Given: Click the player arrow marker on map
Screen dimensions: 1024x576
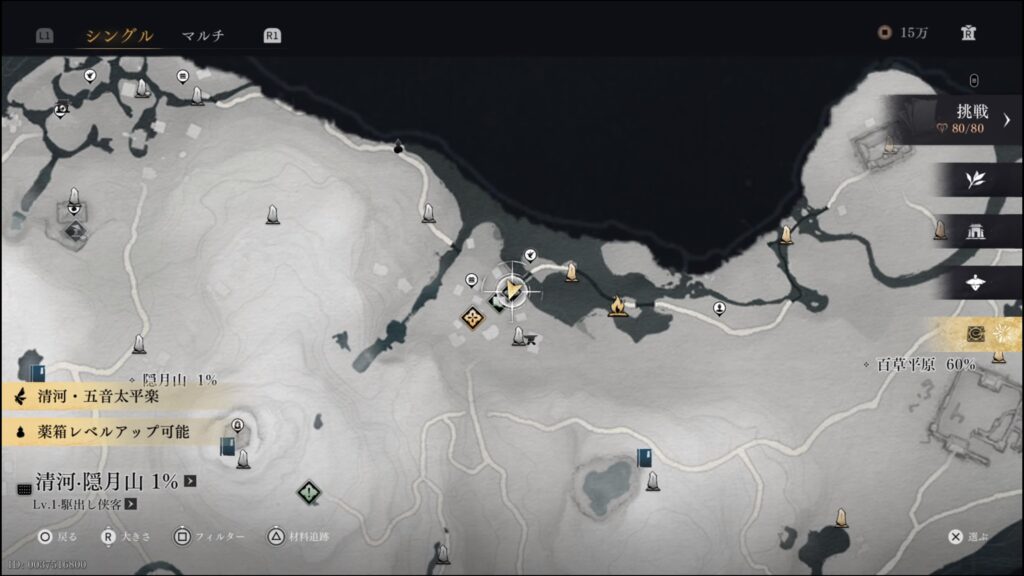Looking at the screenshot, I should point(513,290).
